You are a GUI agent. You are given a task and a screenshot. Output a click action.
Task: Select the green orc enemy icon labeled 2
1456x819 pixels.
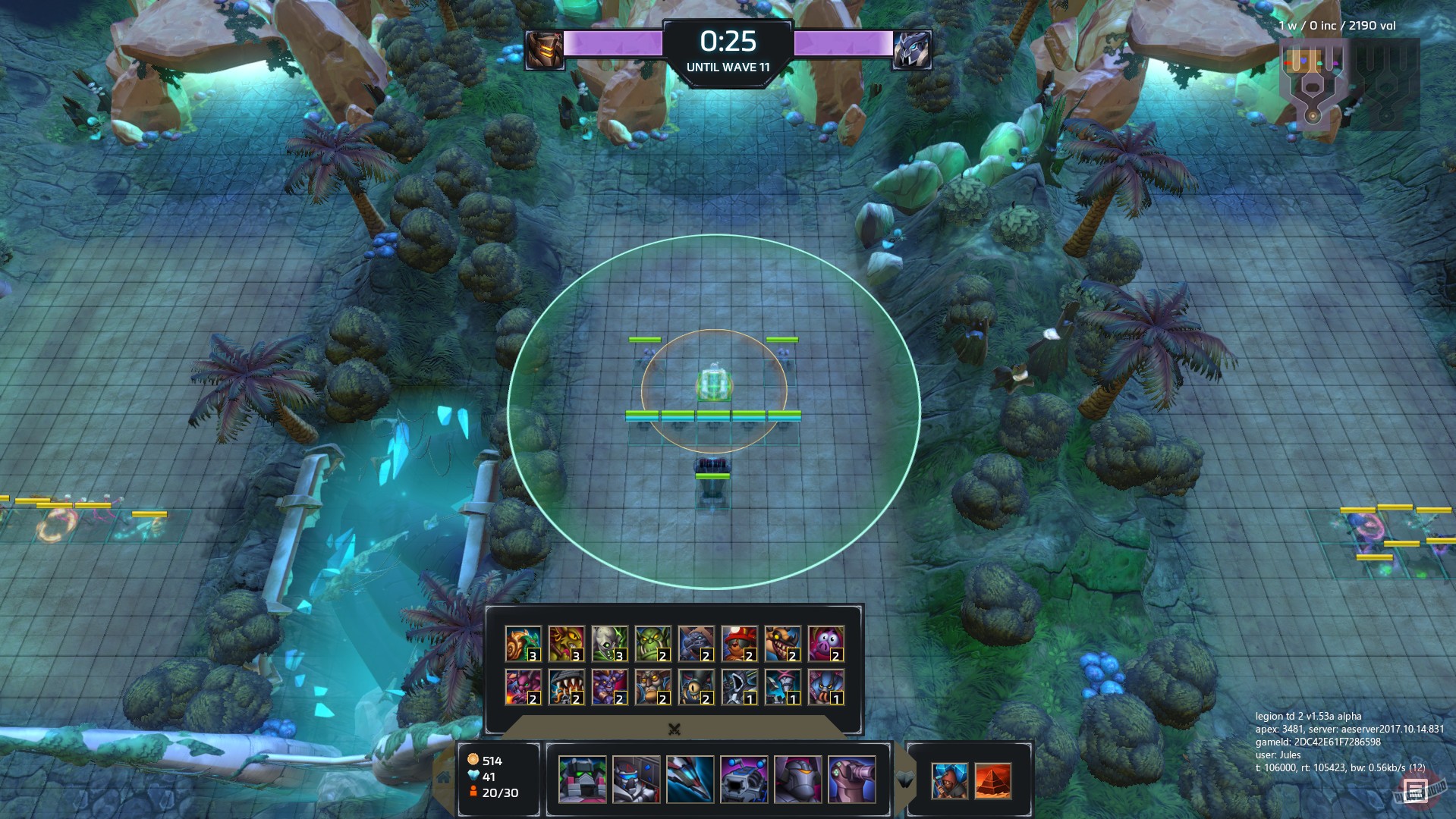(653, 645)
